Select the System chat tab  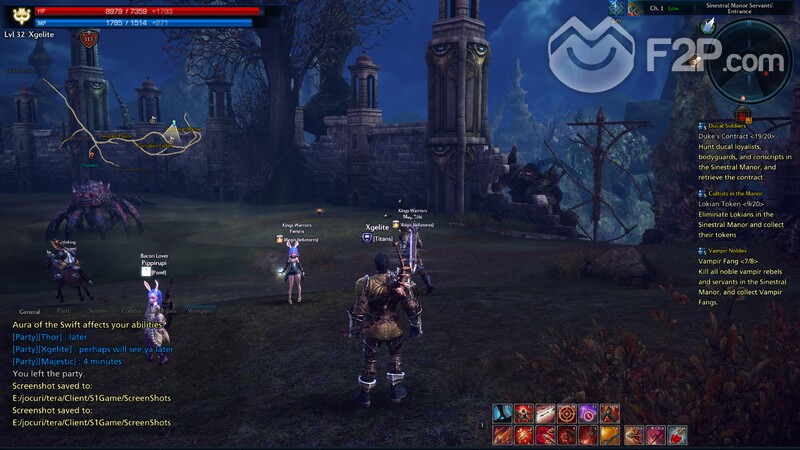(x=97, y=312)
